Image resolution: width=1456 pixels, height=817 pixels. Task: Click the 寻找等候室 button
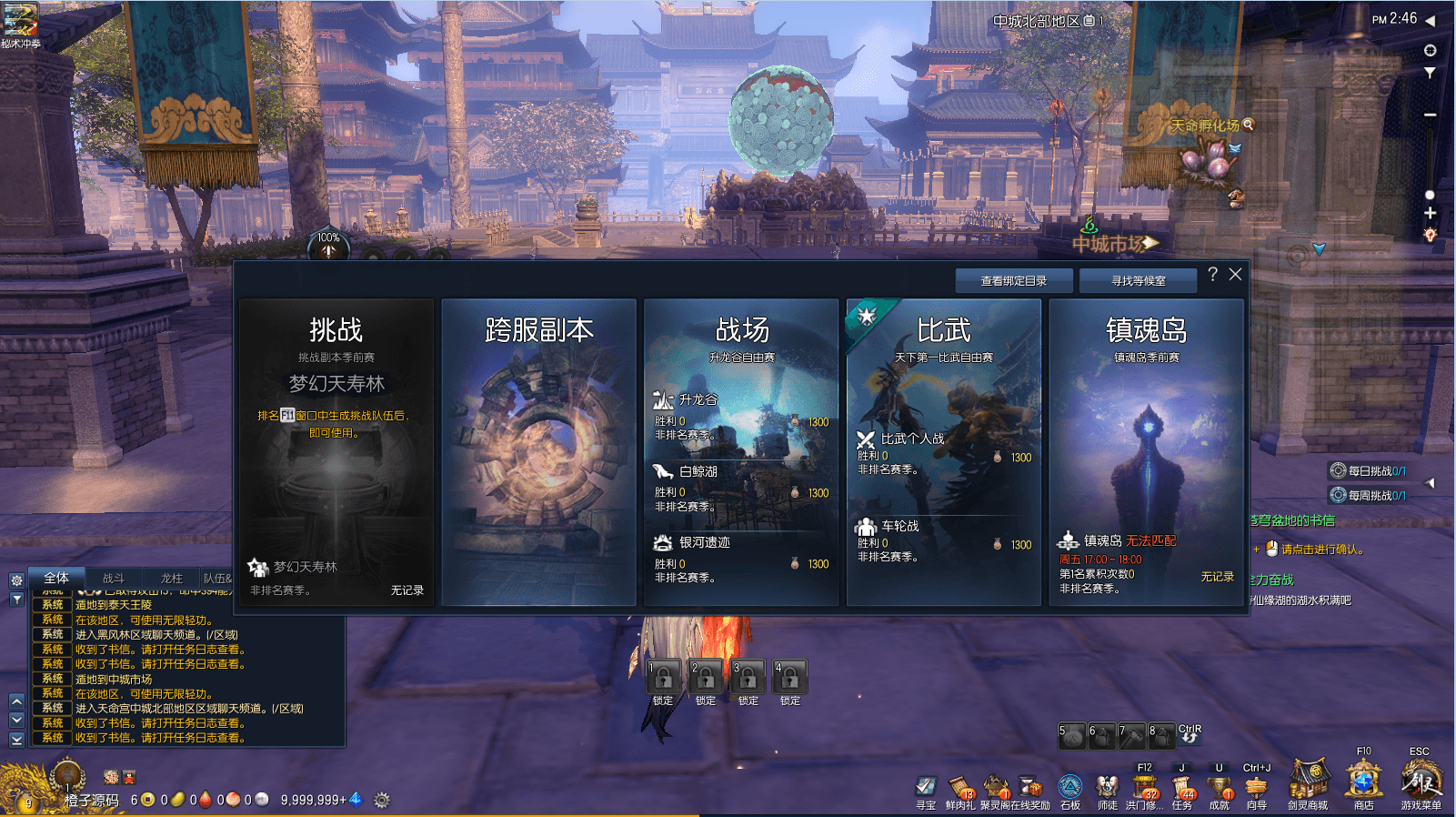(x=1138, y=281)
